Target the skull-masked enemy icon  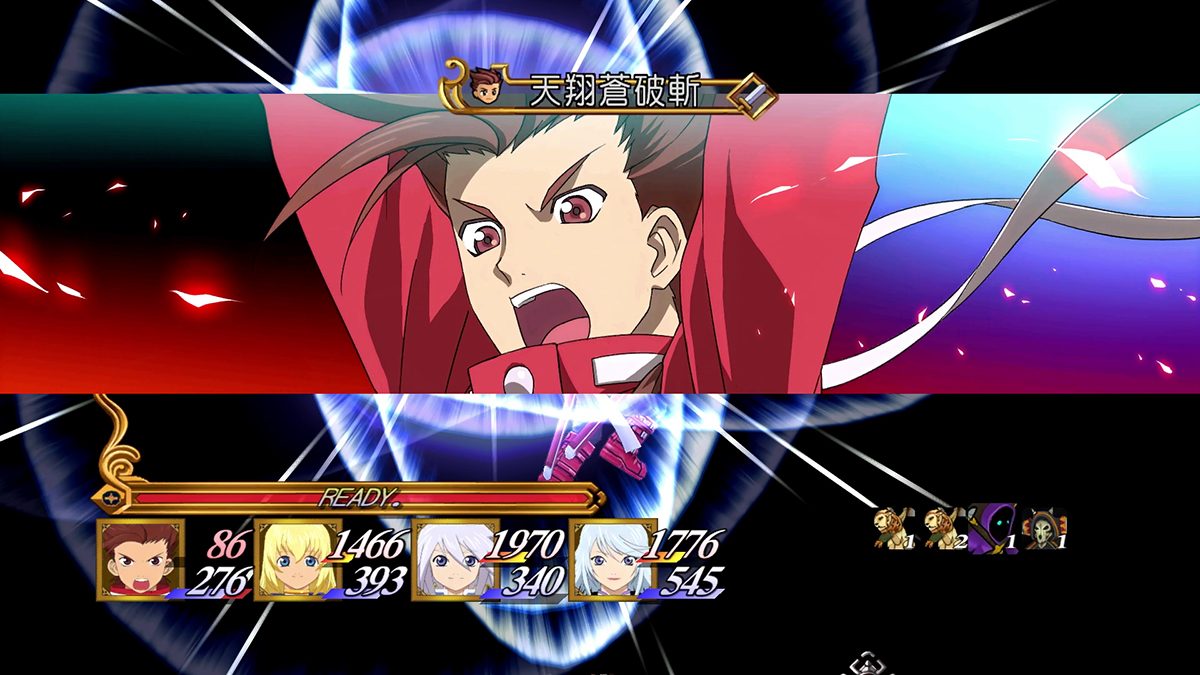(1046, 528)
